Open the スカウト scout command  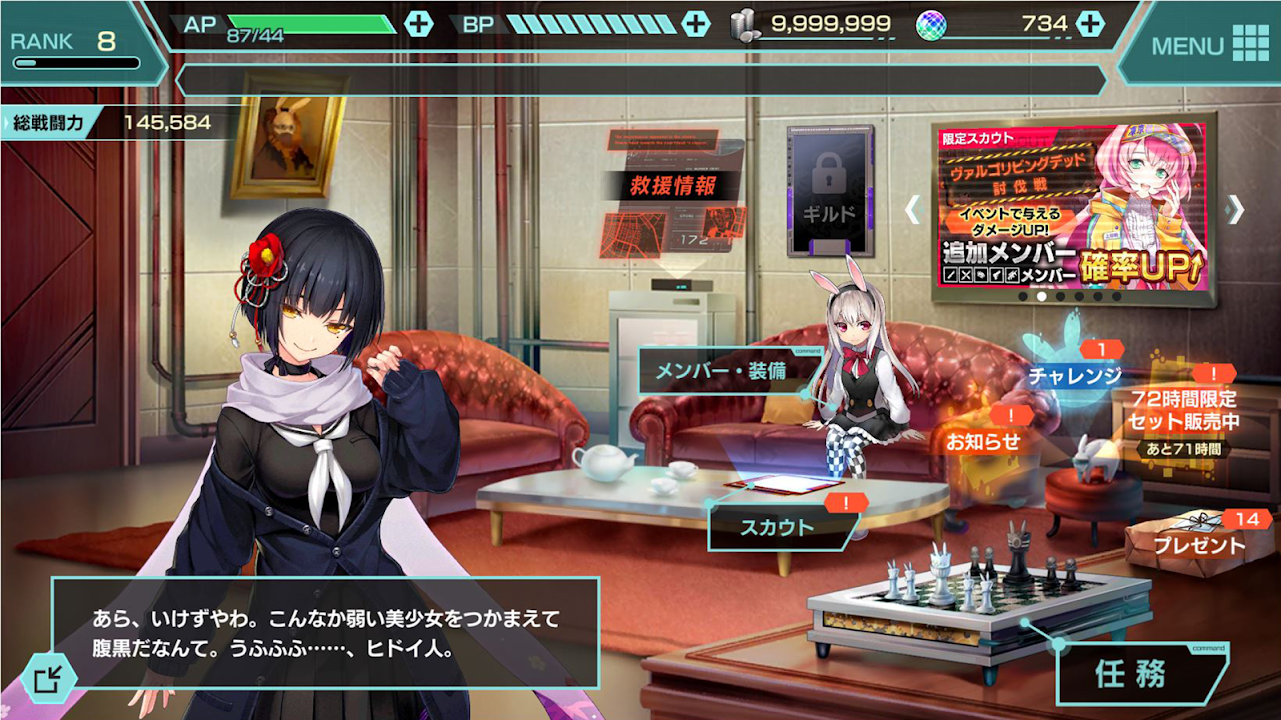point(777,527)
